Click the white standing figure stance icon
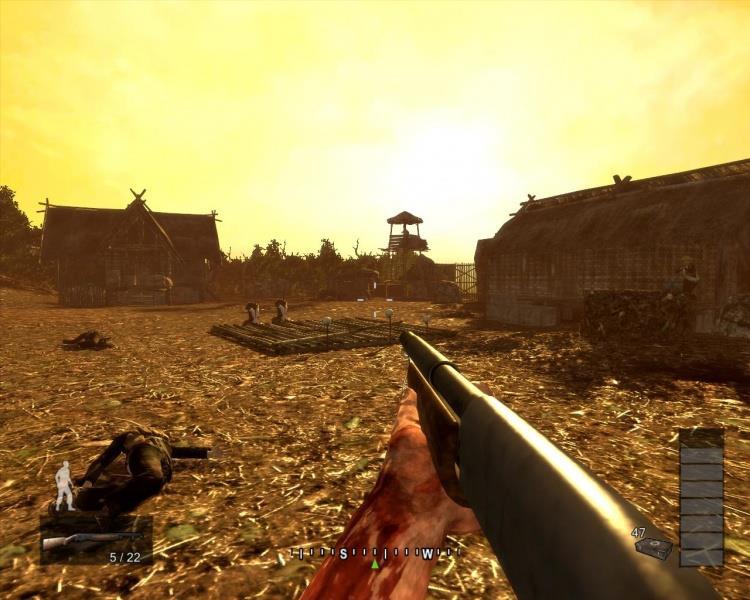The width and height of the screenshot is (750, 600). (x=65, y=485)
